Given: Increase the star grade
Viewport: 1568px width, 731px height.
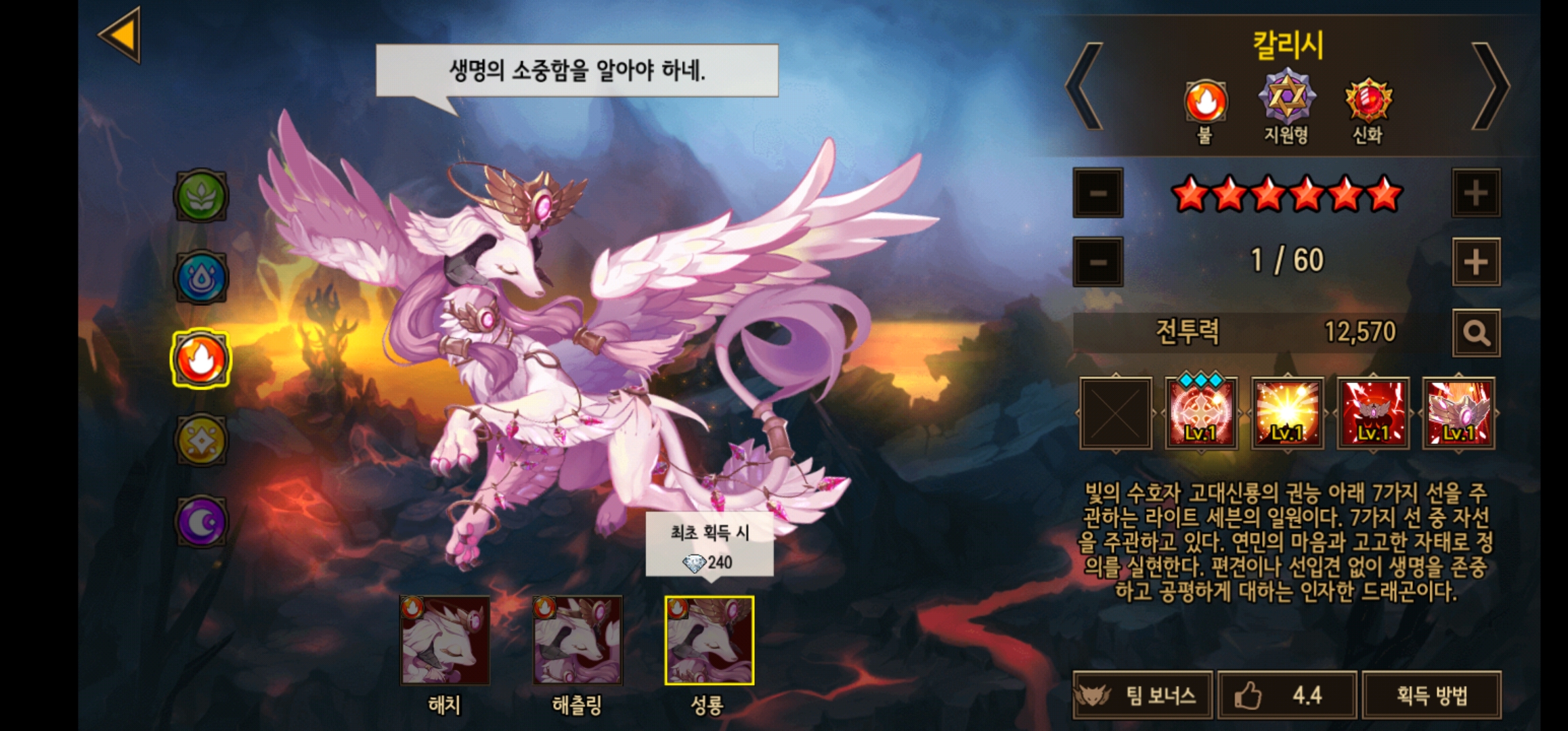Looking at the screenshot, I should [x=1476, y=193].
